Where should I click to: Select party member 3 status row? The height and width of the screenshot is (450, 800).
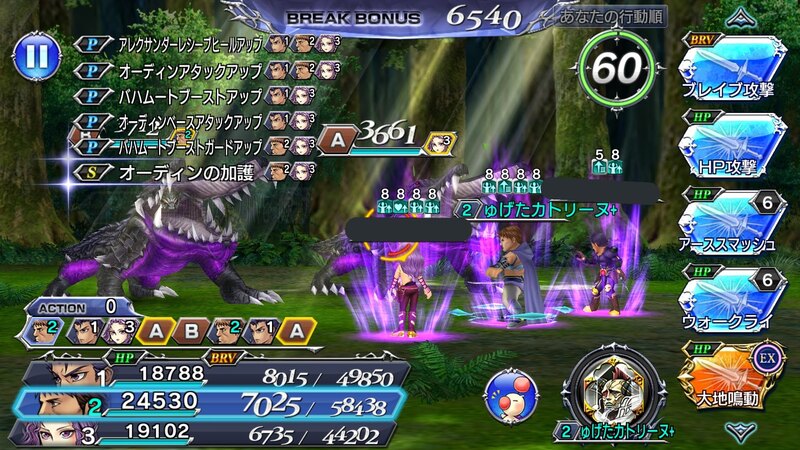point(210,432)
